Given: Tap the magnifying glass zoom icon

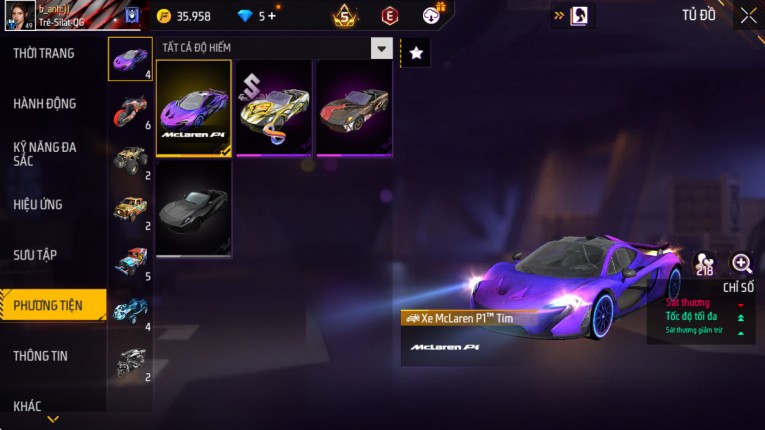Looking at the screenshot, I should pyautogui.click(x=742, y=264).
